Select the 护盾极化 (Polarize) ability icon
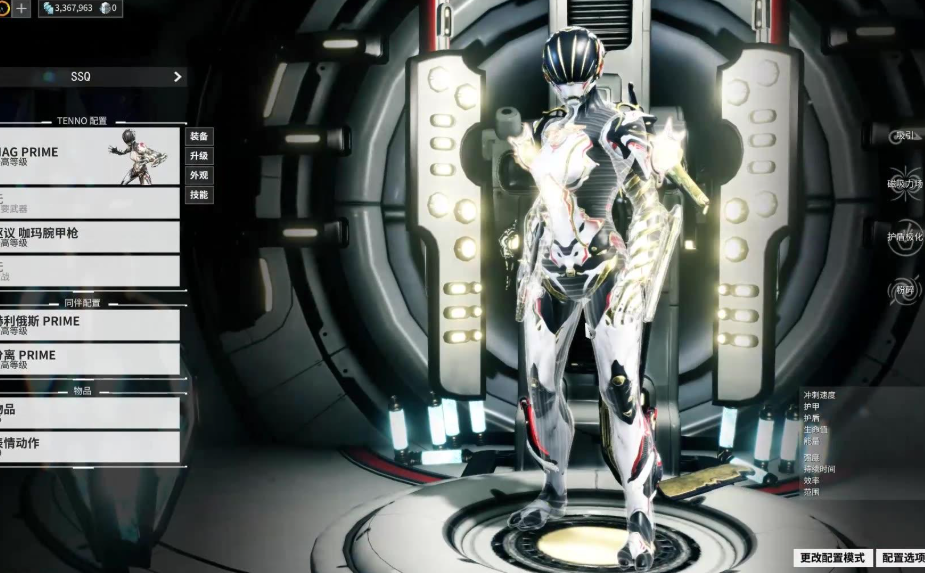925x573 pixels. pyautogui.click(x=905, y=237)
